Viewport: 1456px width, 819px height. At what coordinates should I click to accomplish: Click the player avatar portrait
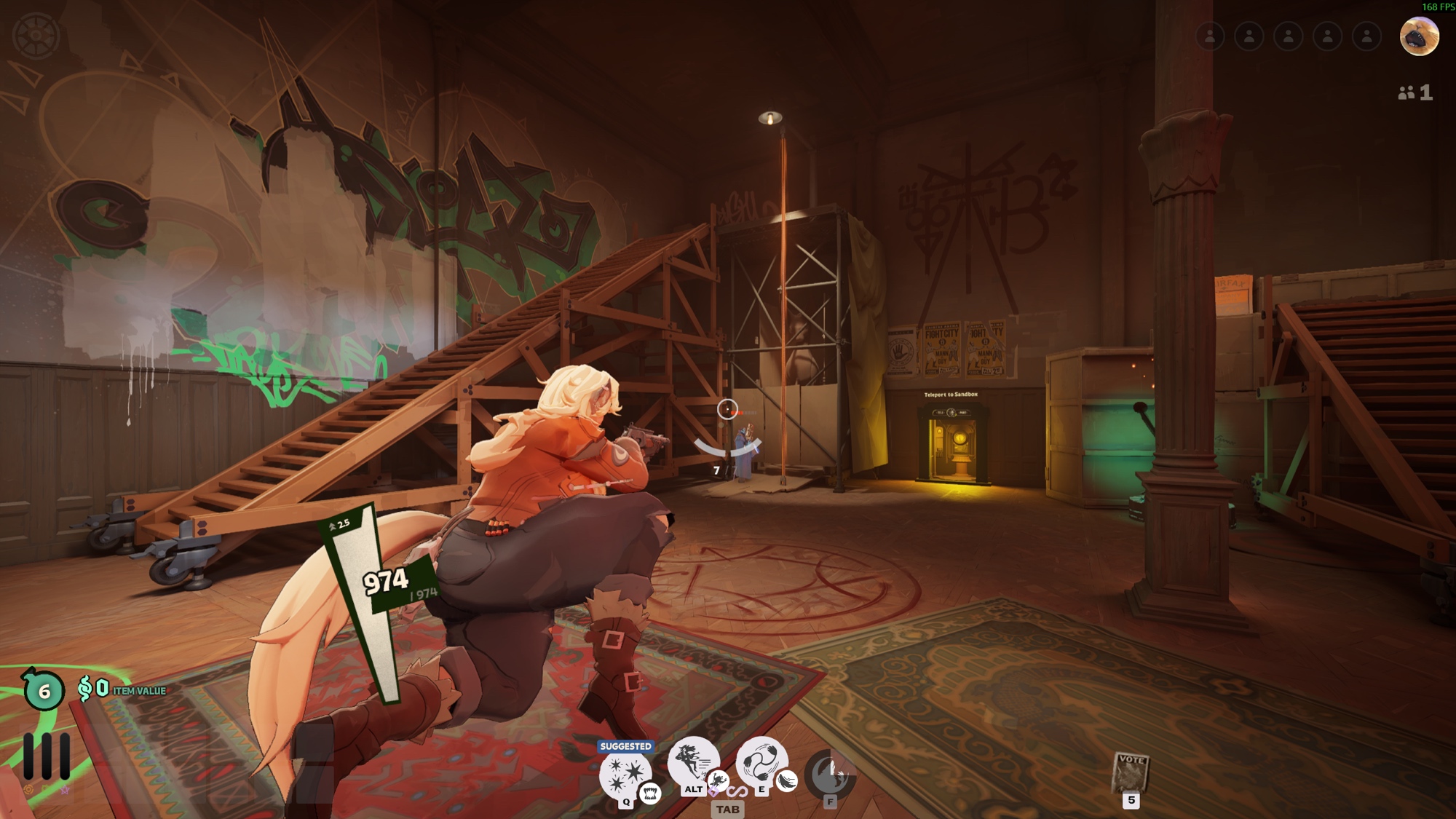click(x=1419, y=36)
